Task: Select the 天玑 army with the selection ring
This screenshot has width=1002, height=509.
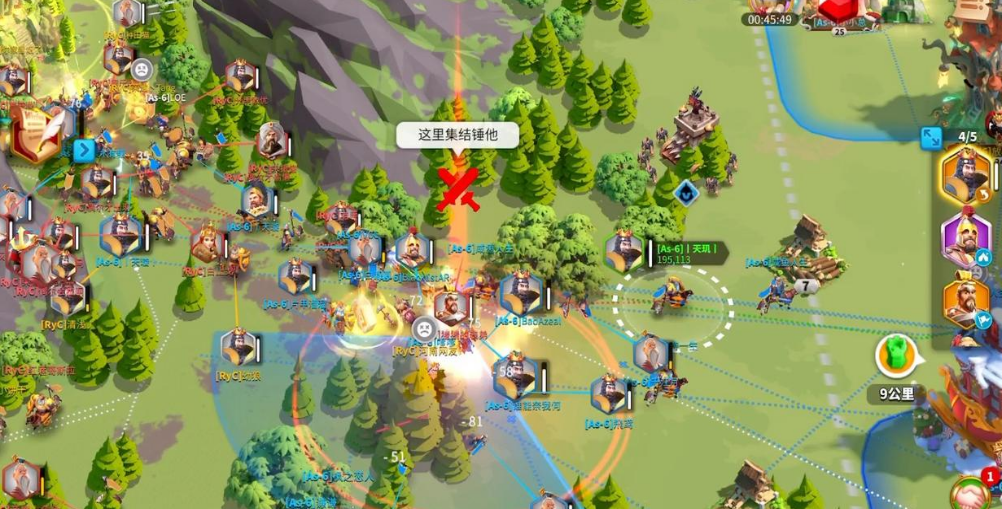Action: click(672, 296)
